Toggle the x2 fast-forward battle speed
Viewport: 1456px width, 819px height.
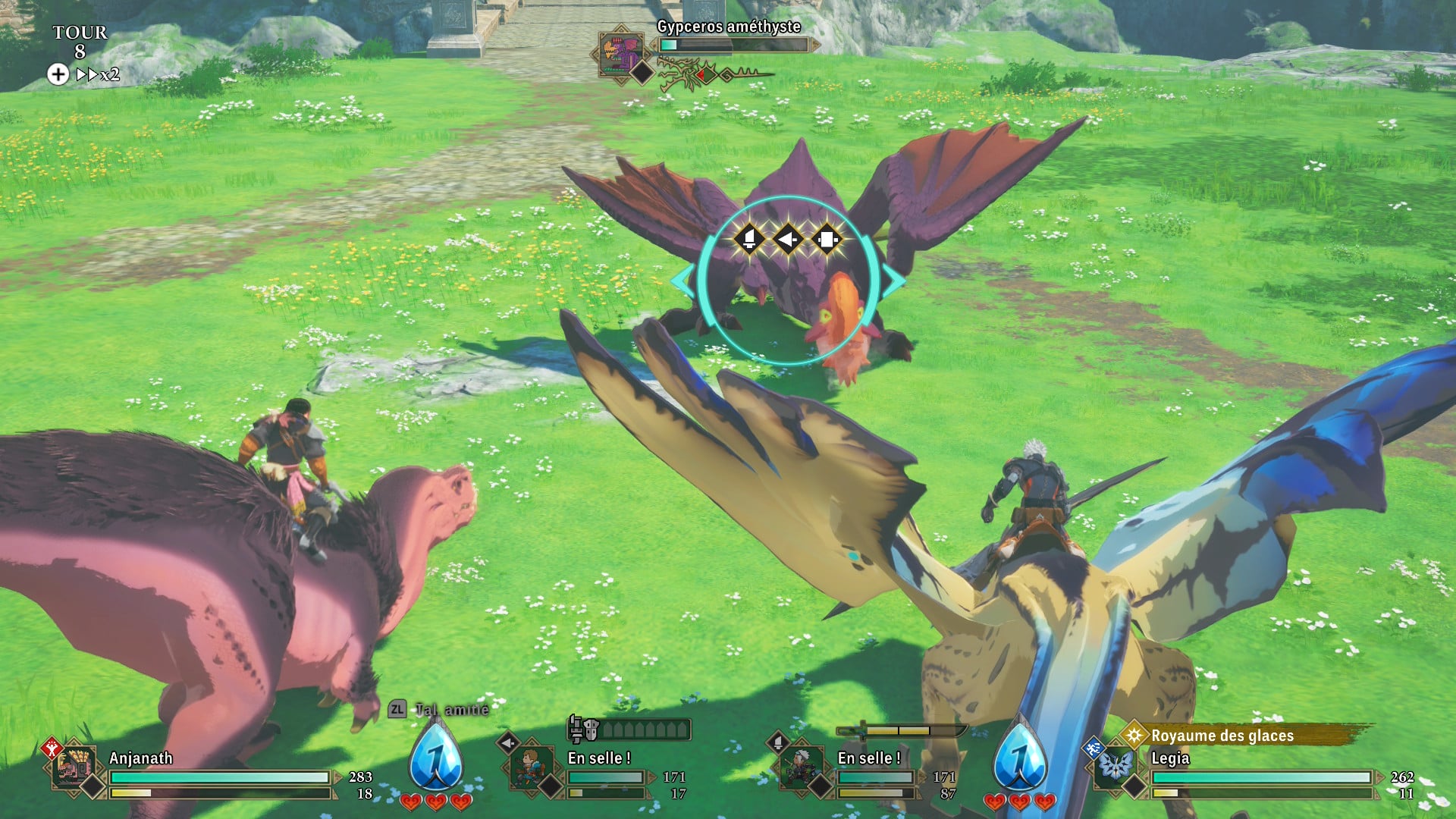[x=97, y=74]
